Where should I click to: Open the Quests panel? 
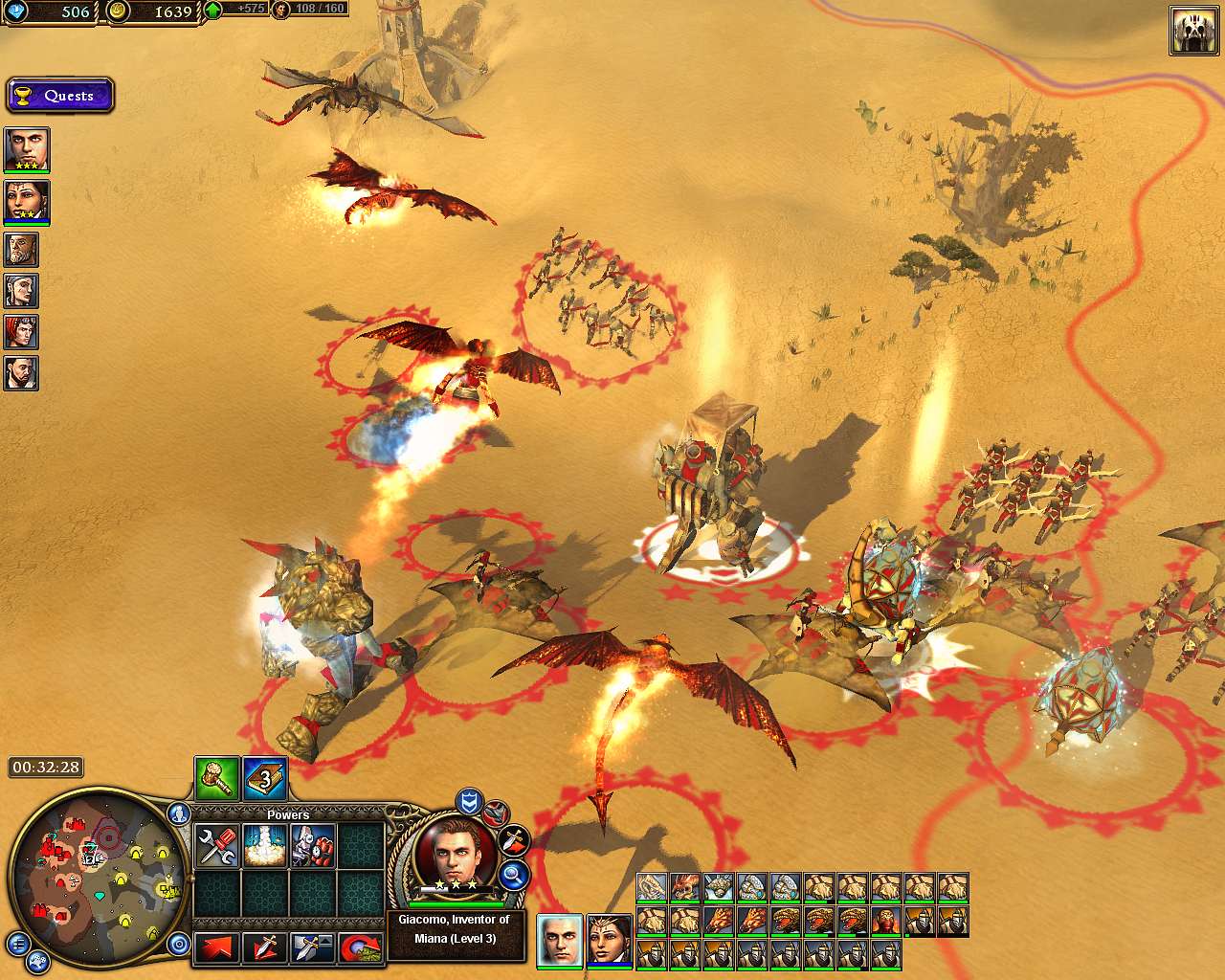pos(59,96)
